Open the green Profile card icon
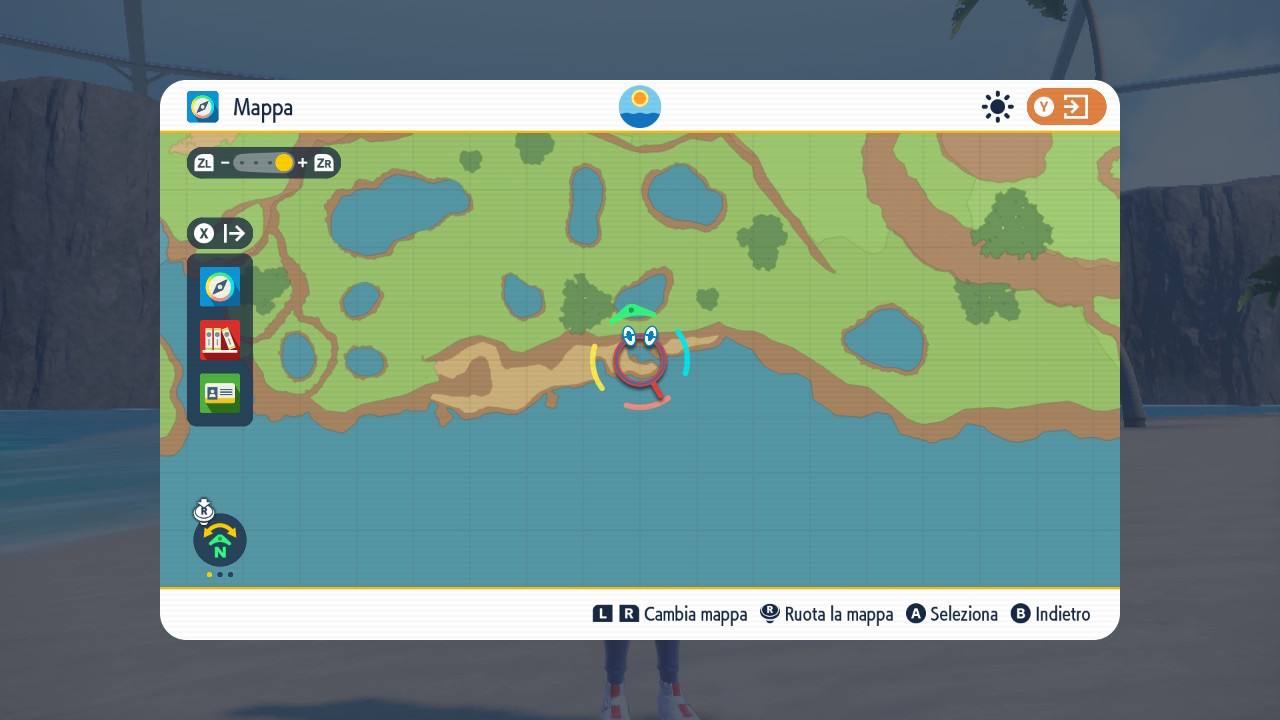This screenshot has width=1280, height=720. pyautogui.click(x=219, y=393)
